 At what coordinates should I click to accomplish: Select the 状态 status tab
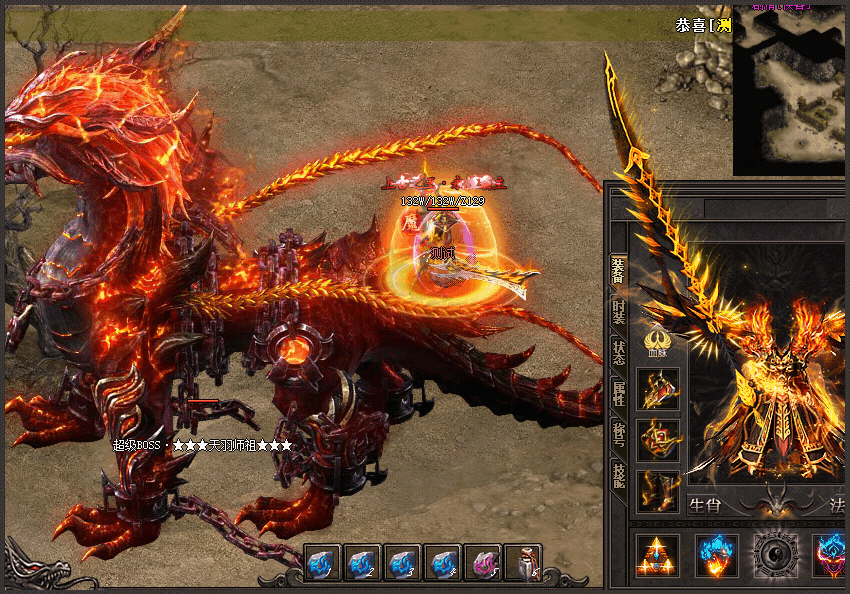619,352
